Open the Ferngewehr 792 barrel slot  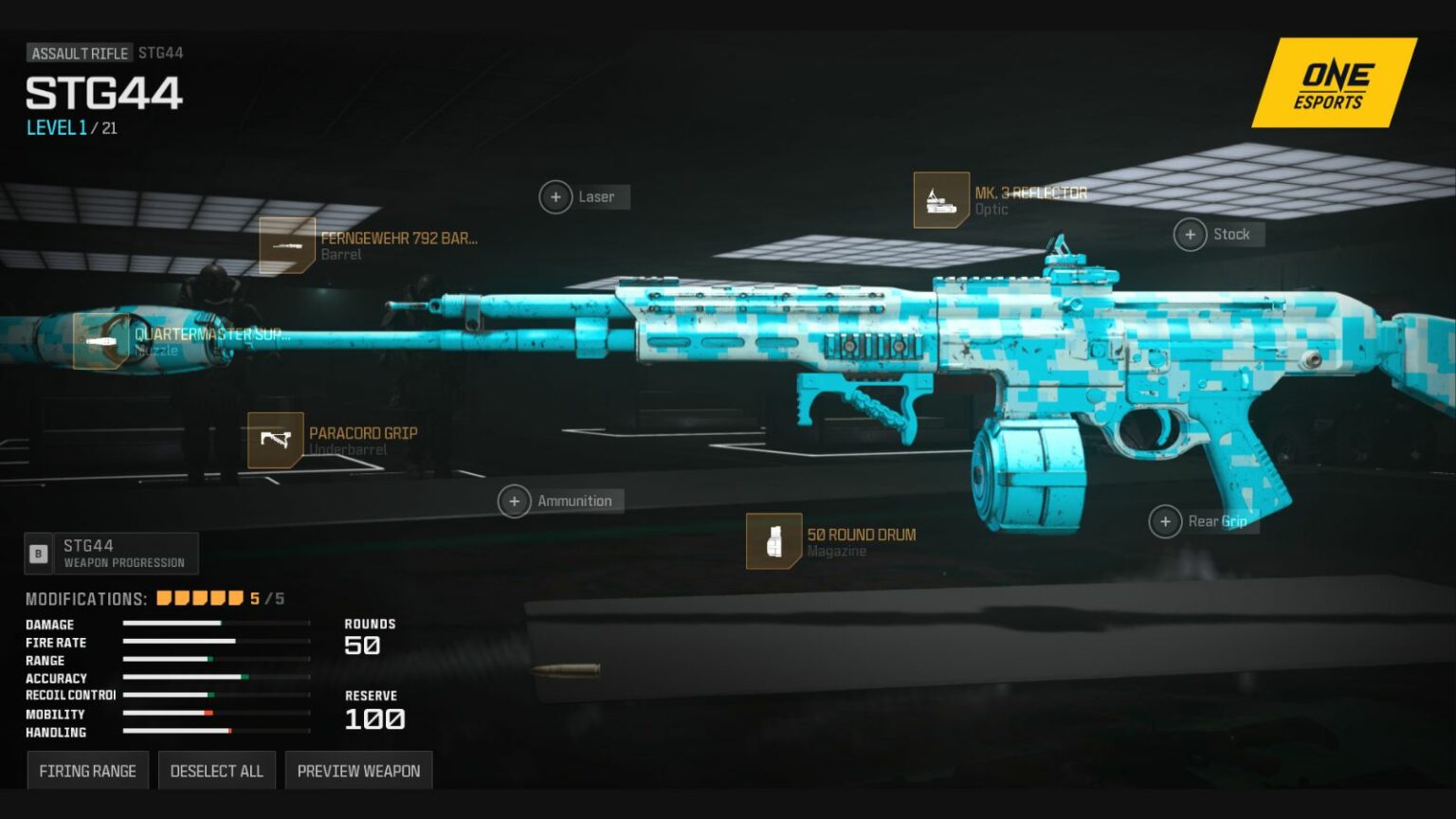pyautogui.click(x=287, y=246)
